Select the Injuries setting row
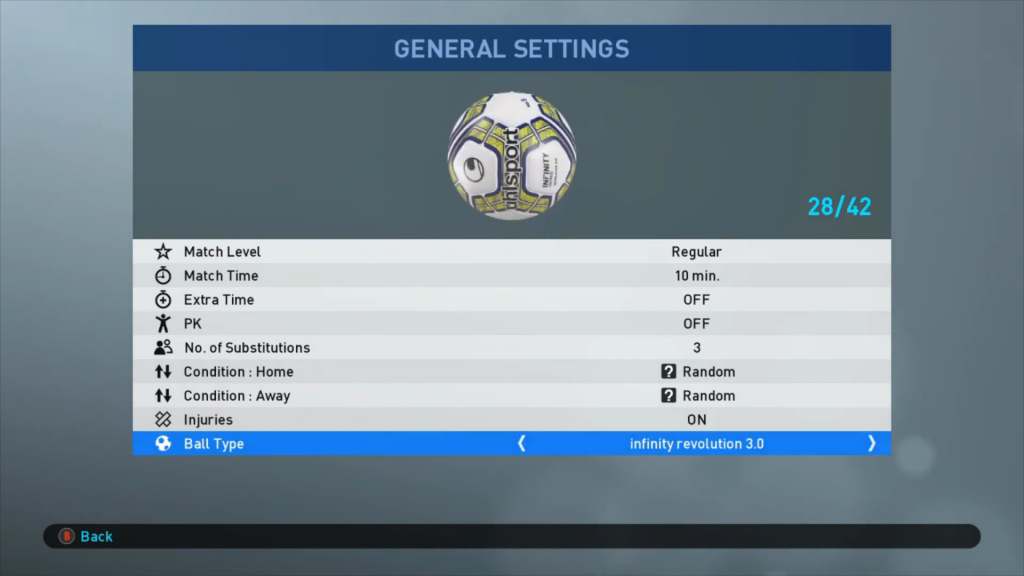This screenshot has width=1024, height=576. 511,420
